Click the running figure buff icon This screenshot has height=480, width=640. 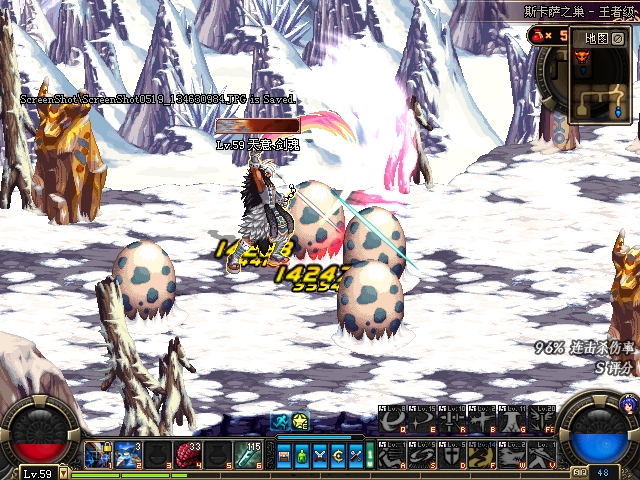[281, 421]
